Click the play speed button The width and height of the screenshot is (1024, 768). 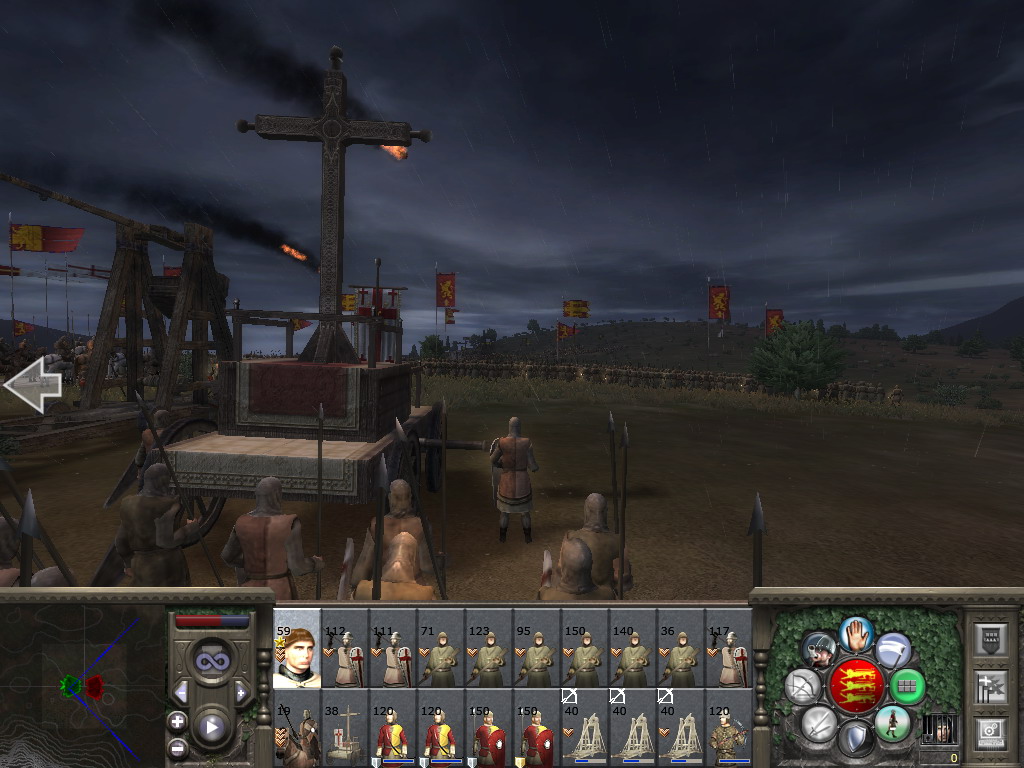tap(211, 727)
